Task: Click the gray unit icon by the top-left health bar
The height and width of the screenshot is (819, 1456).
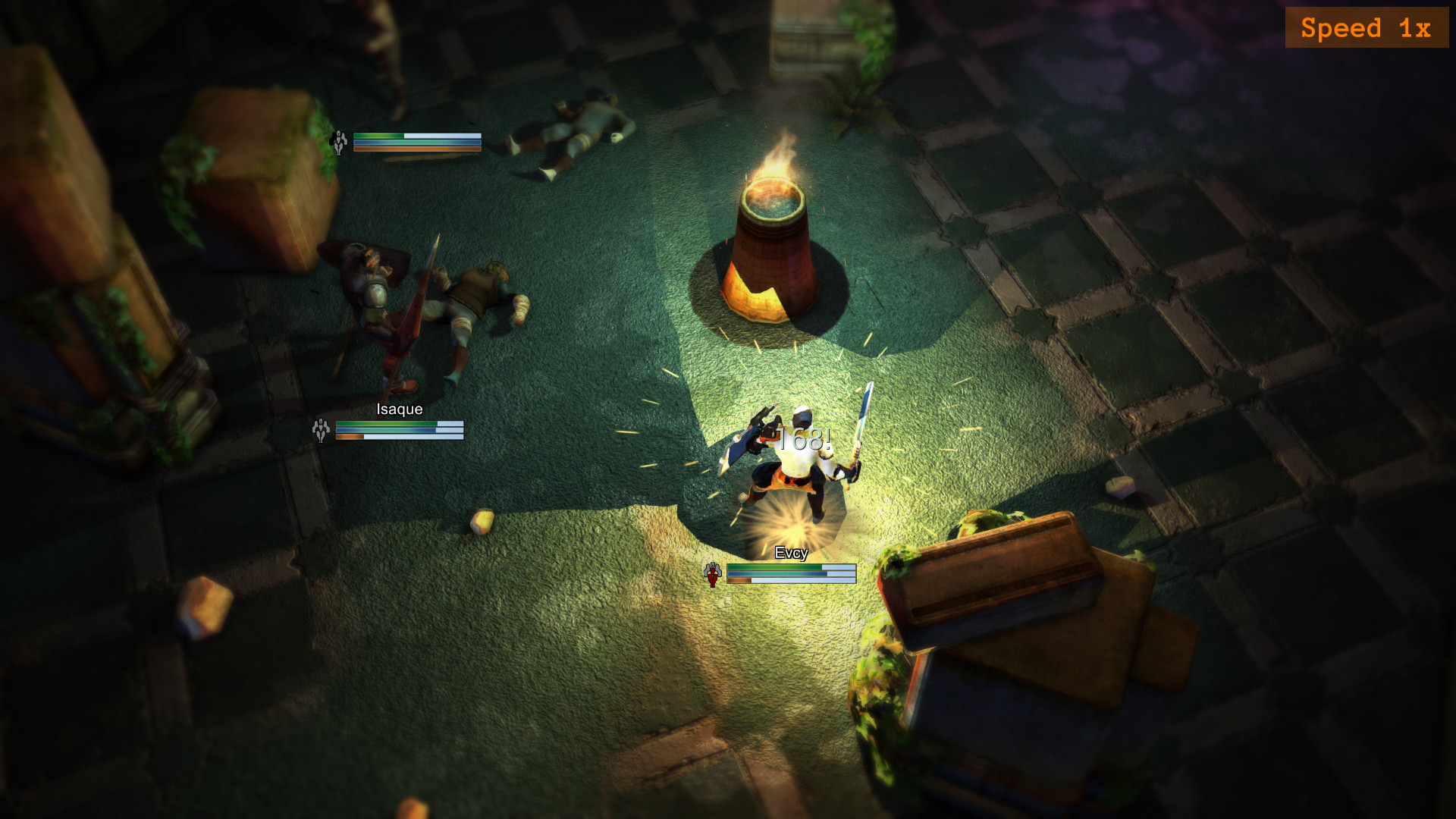Action: (340, 141)
